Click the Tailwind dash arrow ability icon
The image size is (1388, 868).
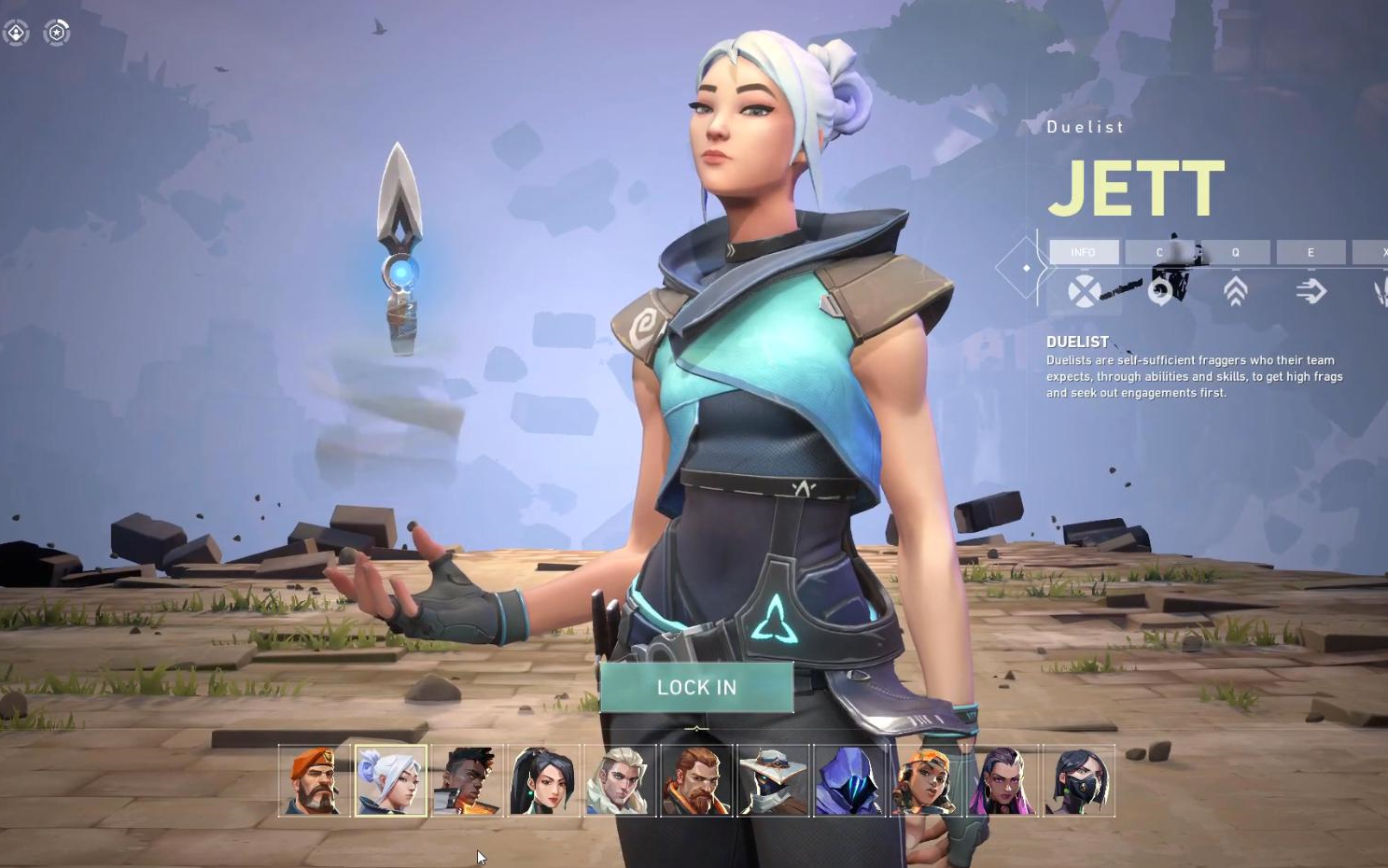(1311, 292)
